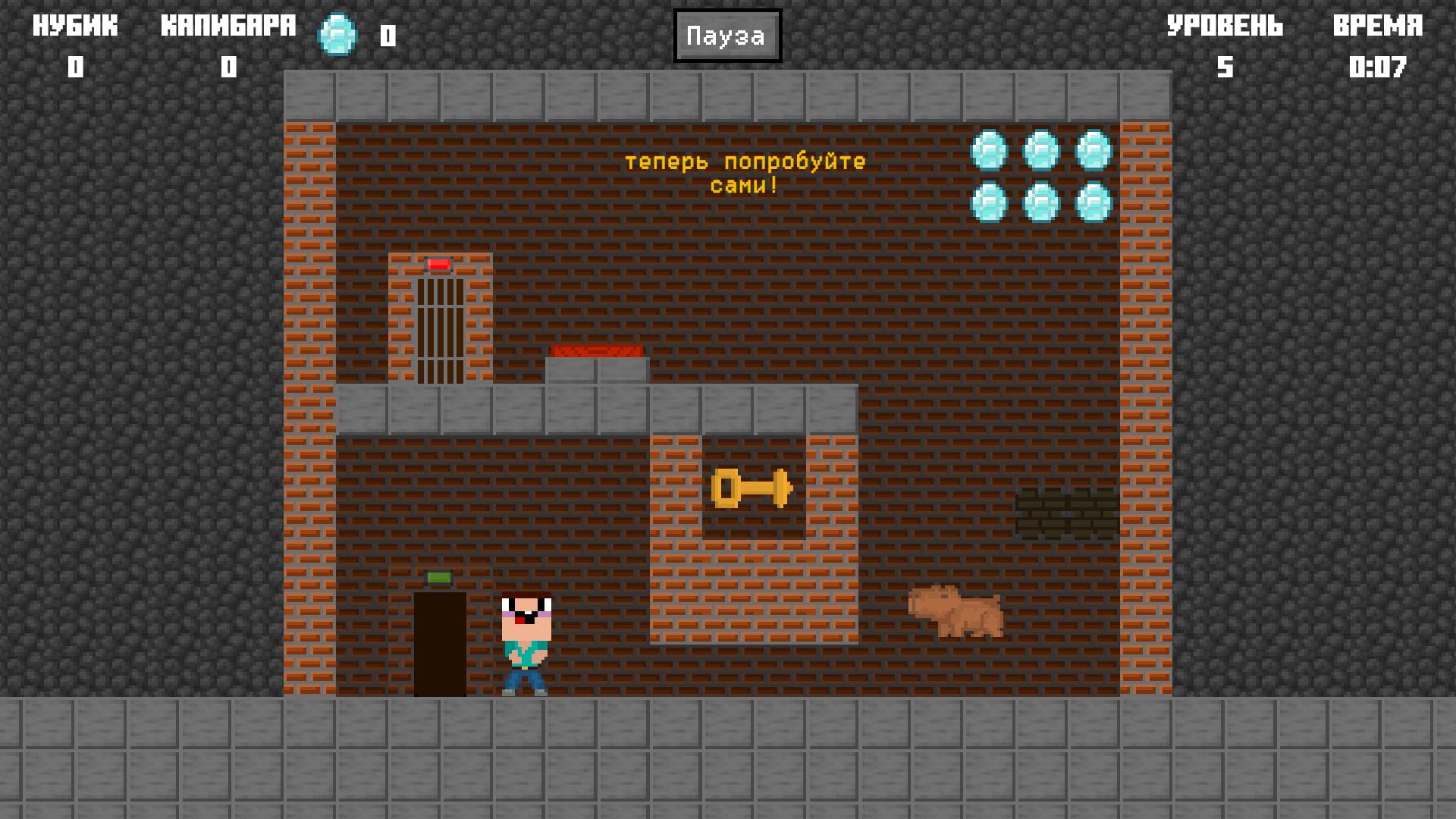
Task: Click the top-left diamond in the cluster
Action: pyautogui.click(x=987, y=150)
